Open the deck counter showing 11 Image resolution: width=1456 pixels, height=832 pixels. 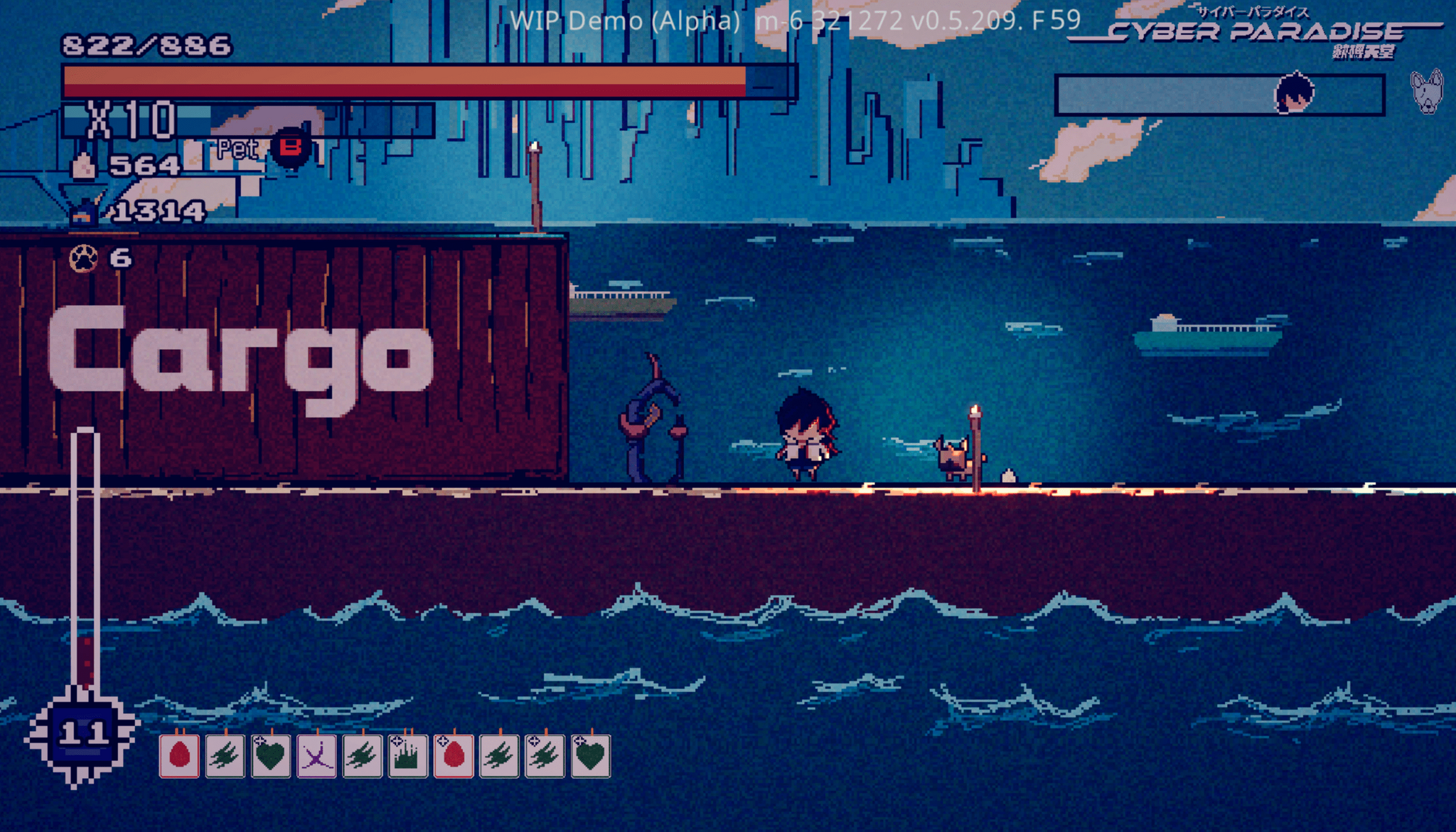click(x=83, y=733)
